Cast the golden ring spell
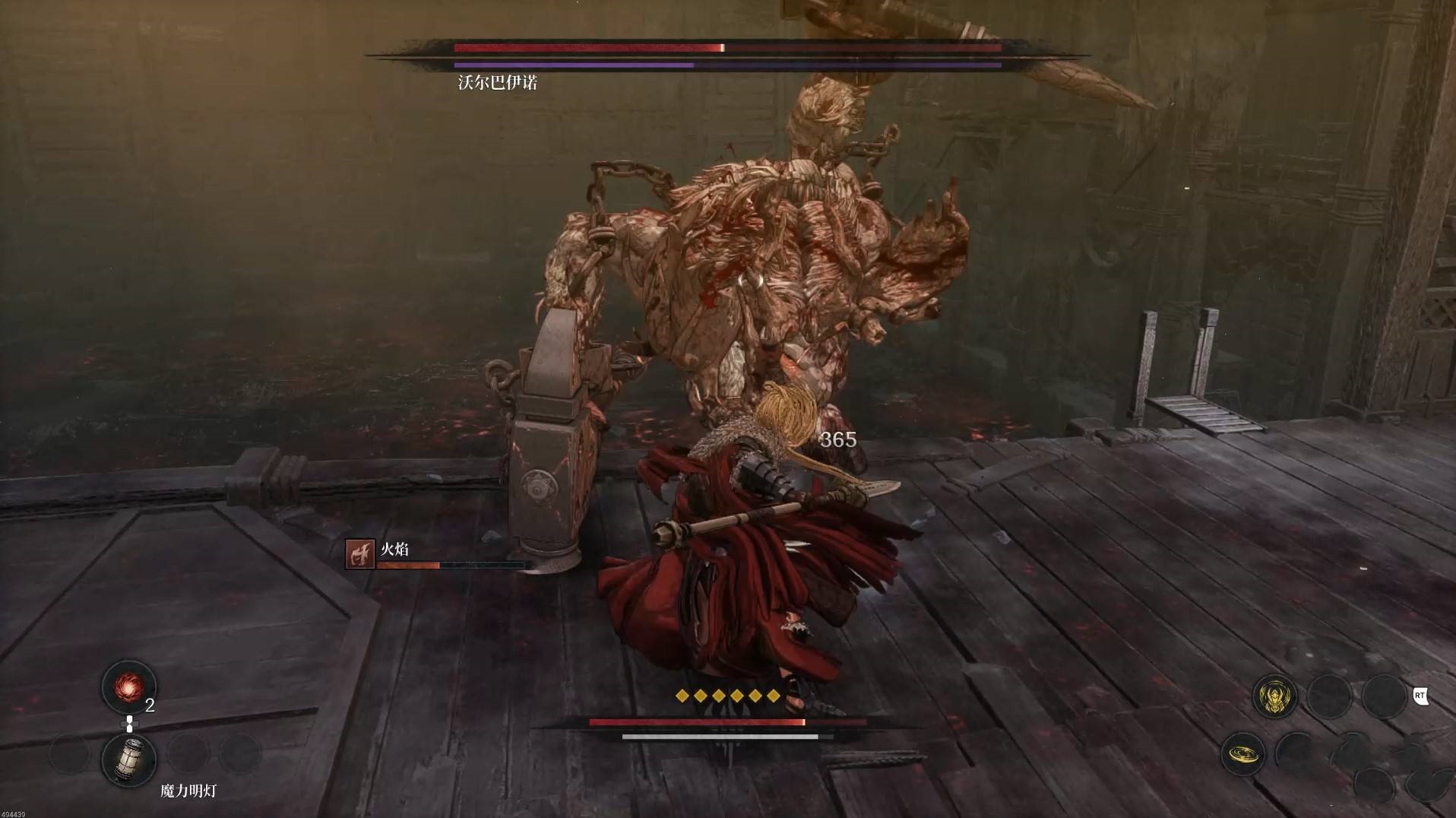Screen dimensions: 1456x818 click(x=1243, y=753)
